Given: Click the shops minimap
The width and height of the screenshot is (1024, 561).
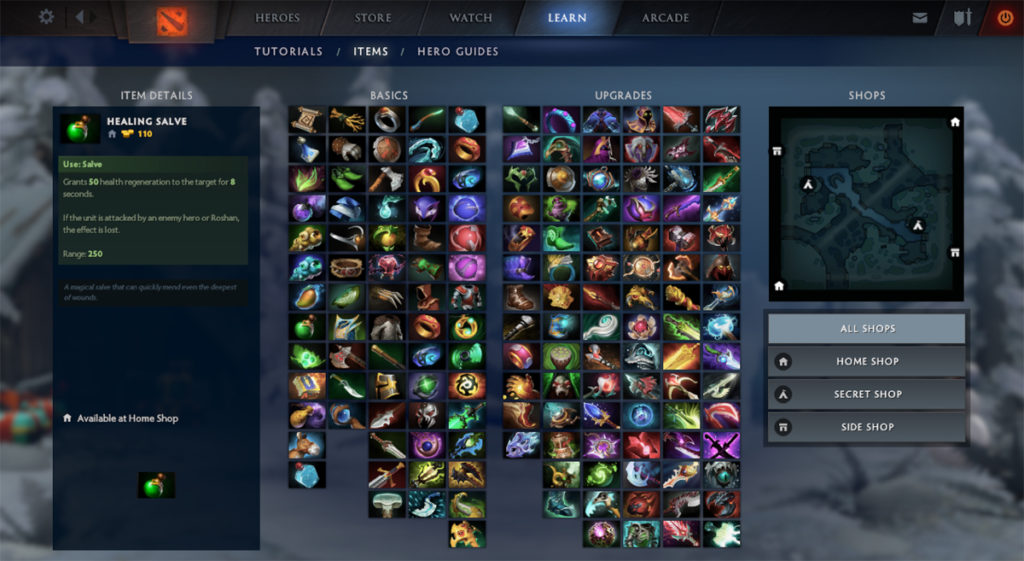Looking at the screenshot, I should (866, 204).
